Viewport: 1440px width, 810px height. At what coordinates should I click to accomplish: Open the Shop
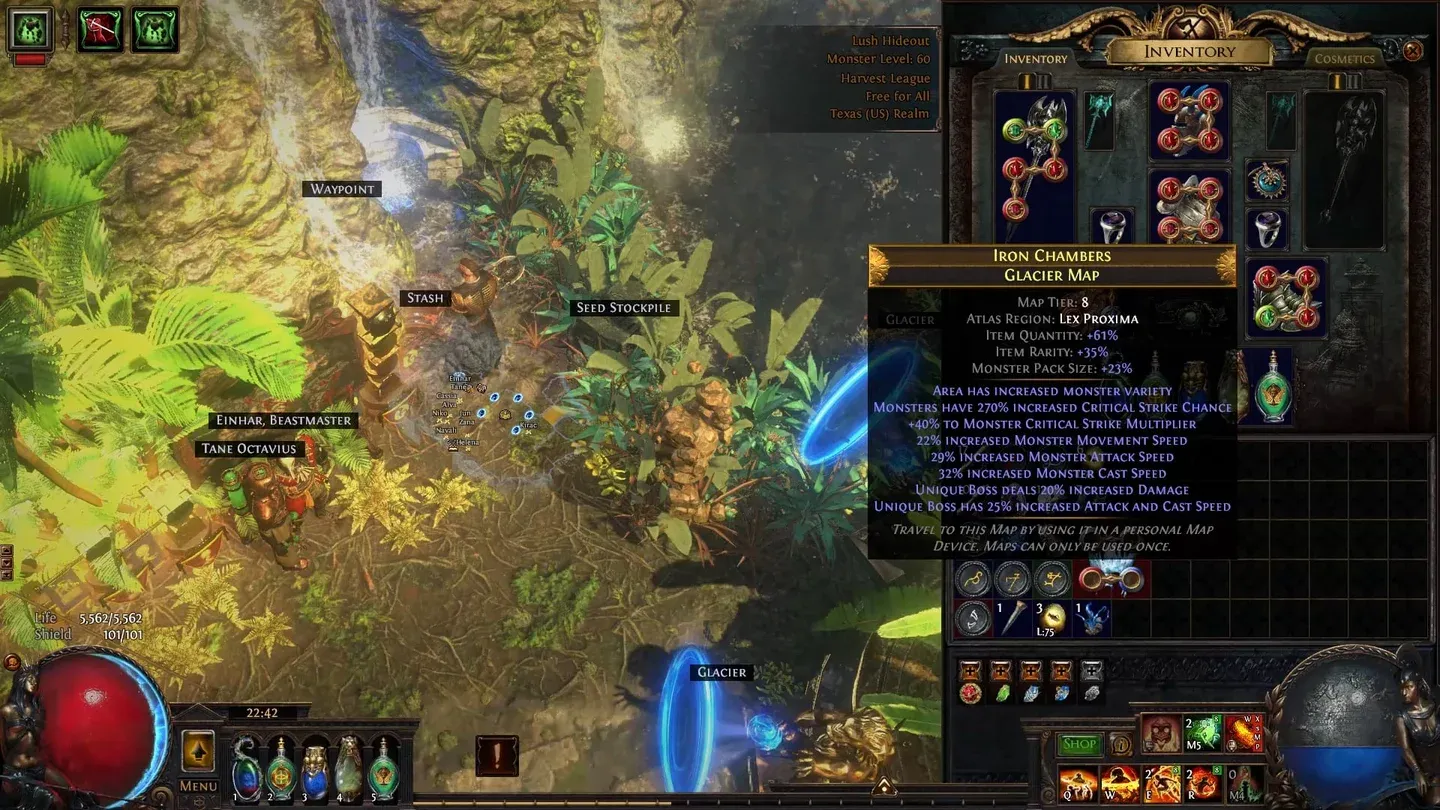click(1079, 743)
